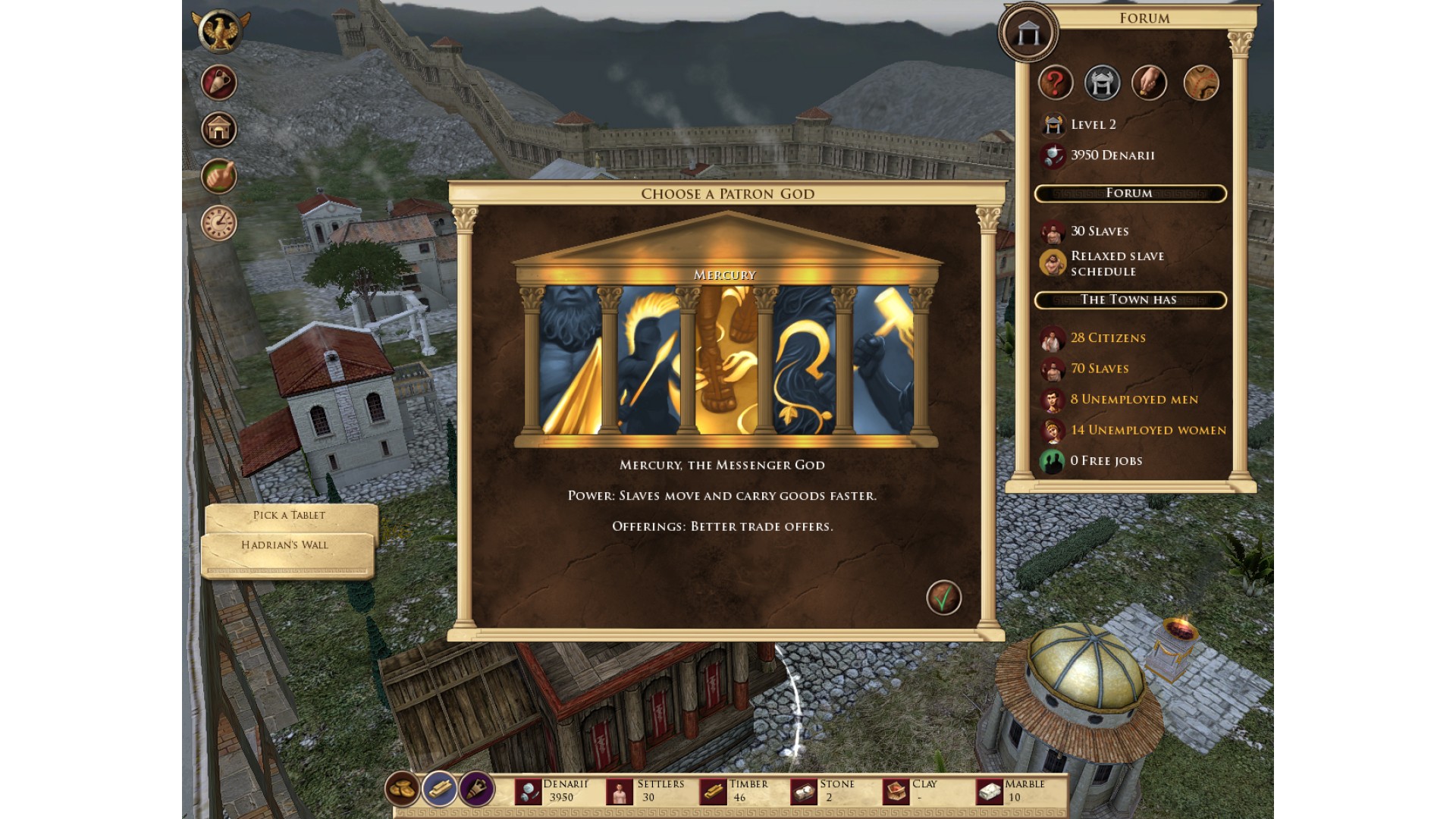Click the thumbs-up icon on left
1456x819 pixels.
[x=219, y=177]
